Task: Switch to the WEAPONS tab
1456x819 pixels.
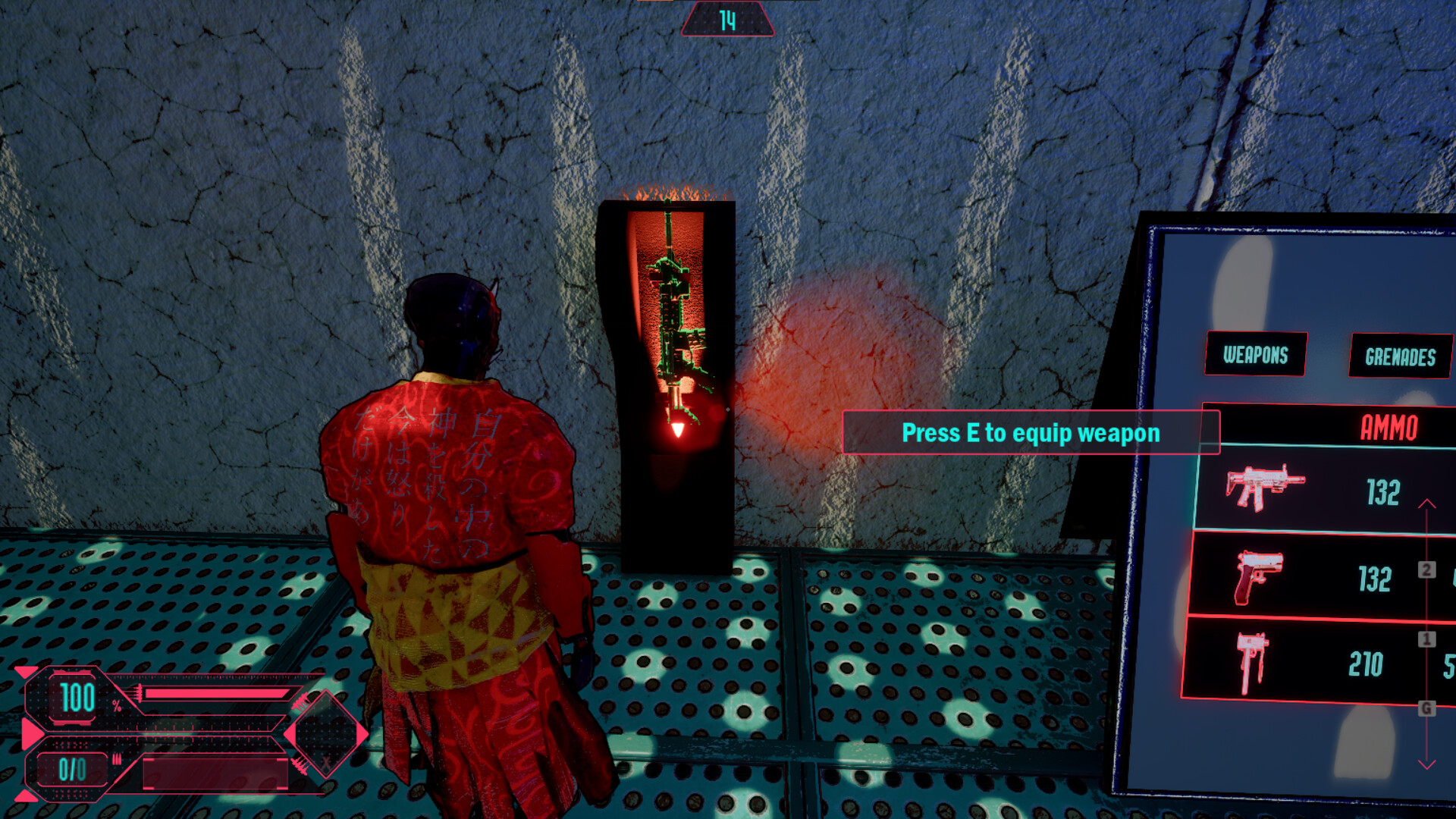Action: pyautogui.click(x=1254, y=353)
